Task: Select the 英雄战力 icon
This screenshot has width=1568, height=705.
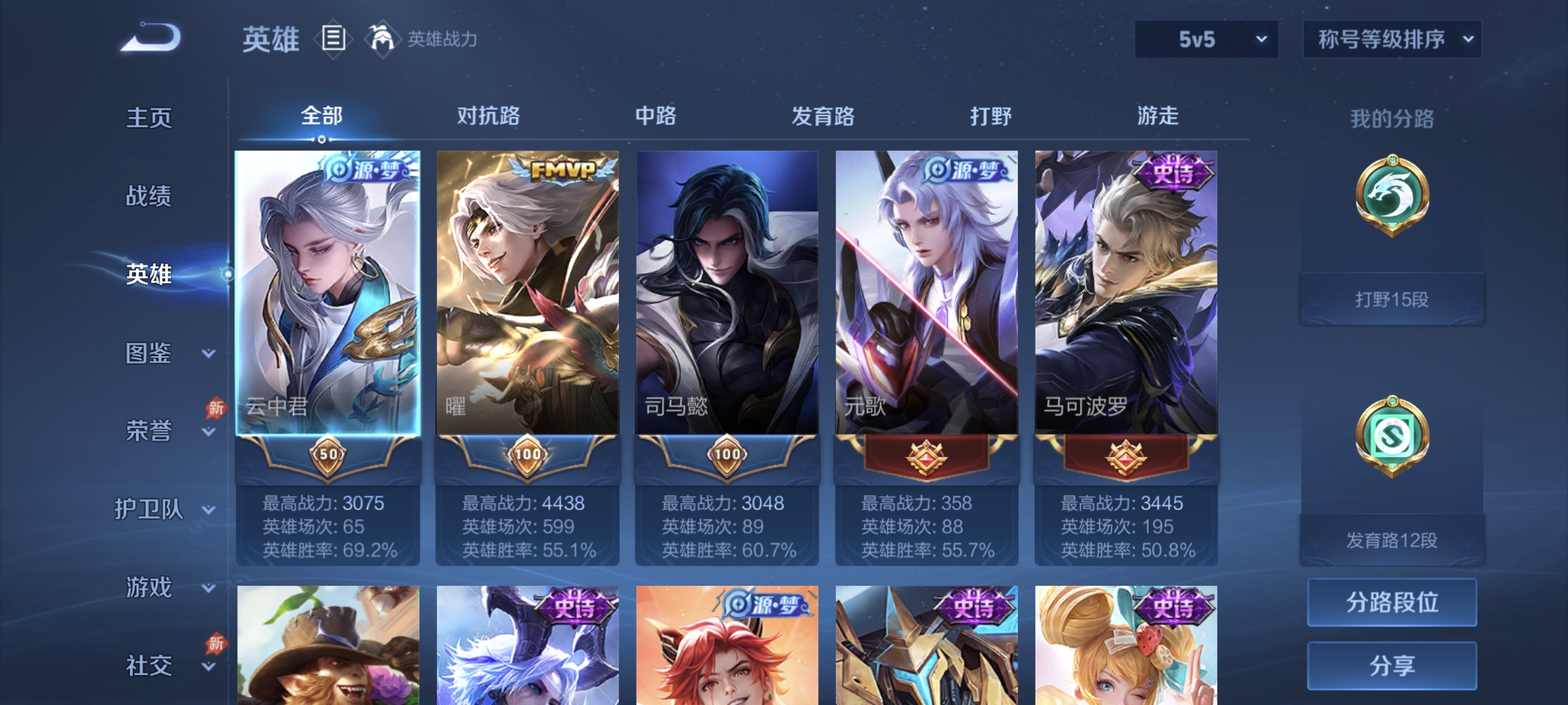Action: coord(382,38)
